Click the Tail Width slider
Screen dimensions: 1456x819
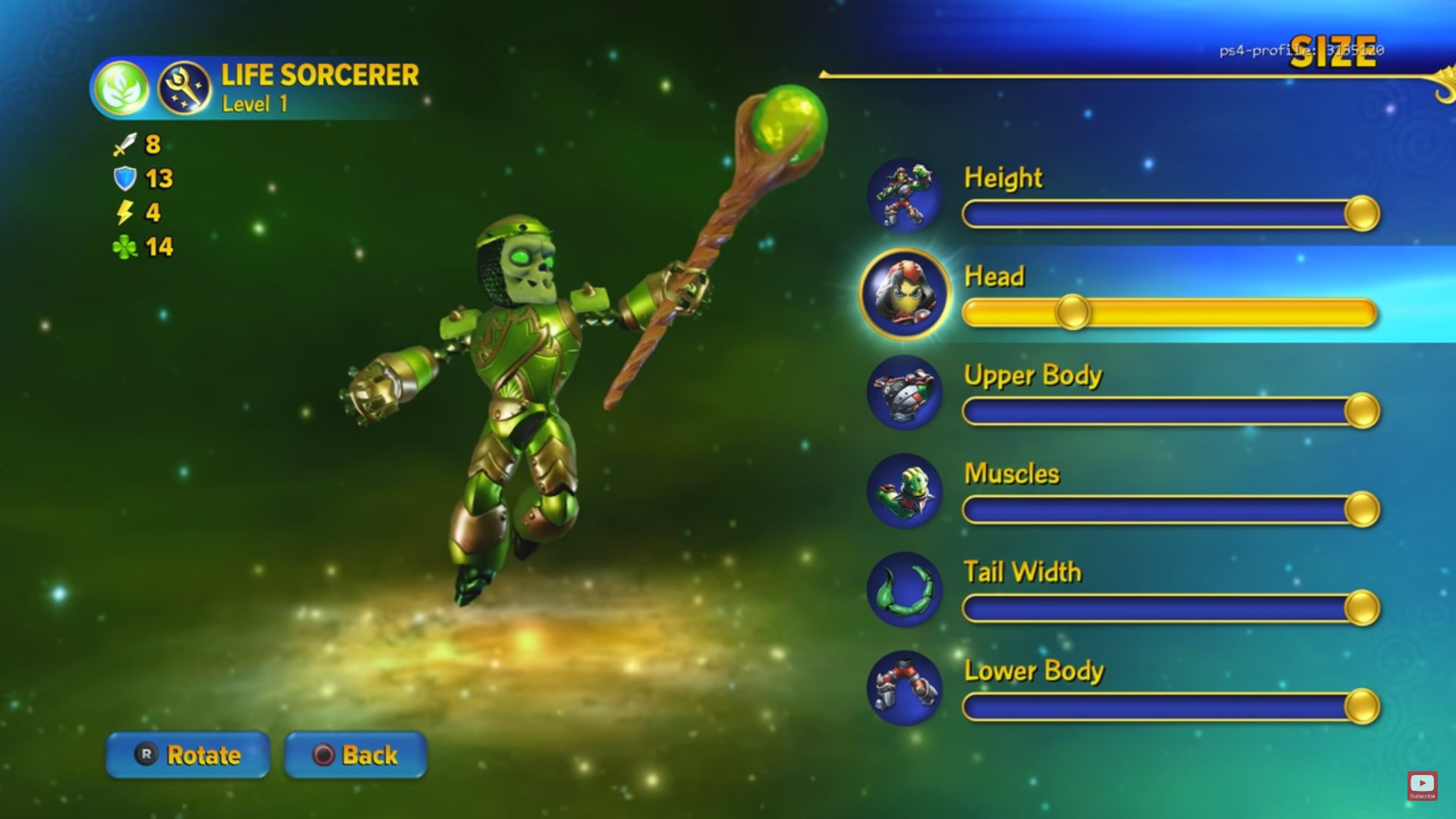[x=1169, y=608]
